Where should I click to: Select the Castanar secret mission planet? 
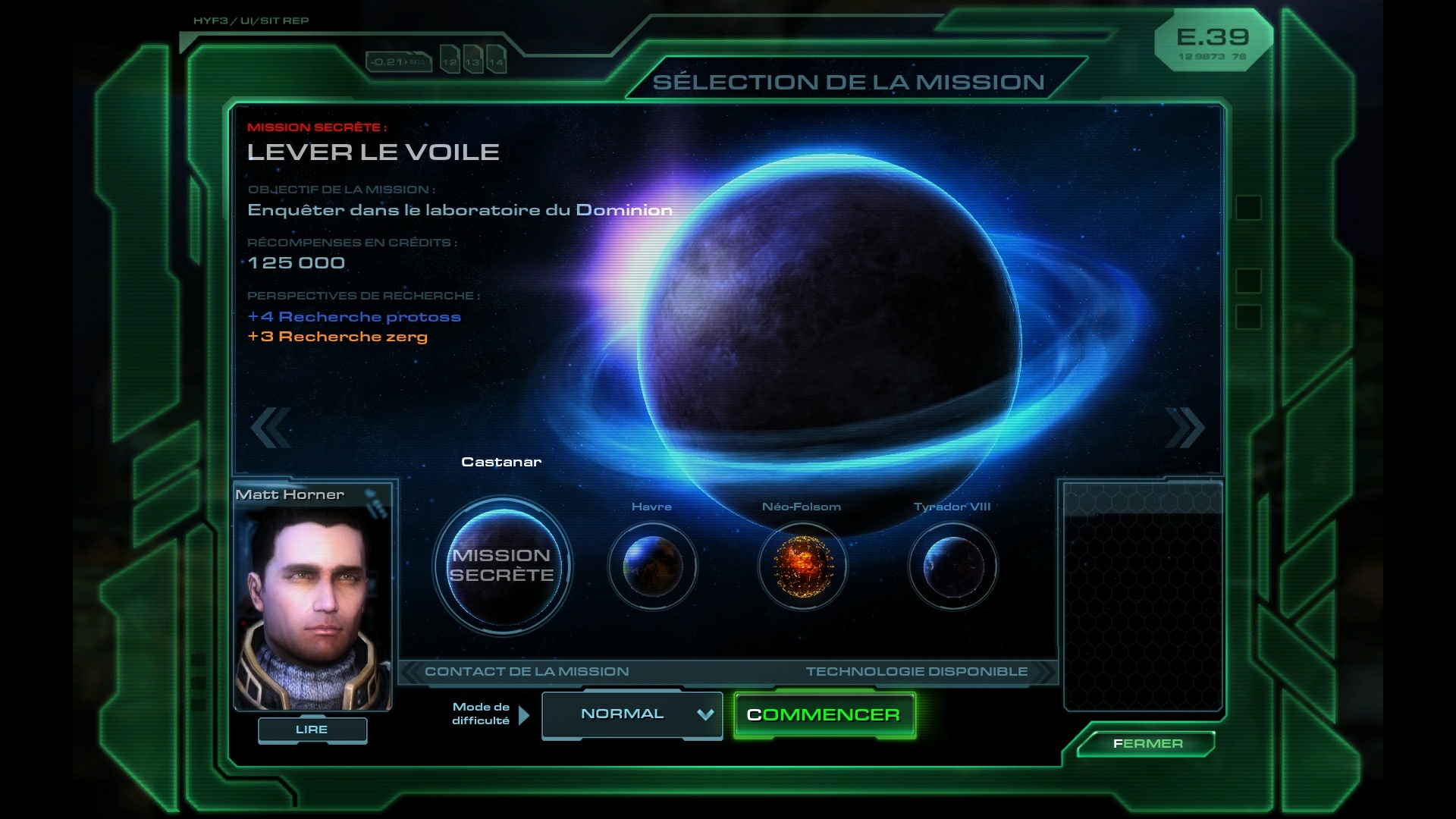(502, 566)
